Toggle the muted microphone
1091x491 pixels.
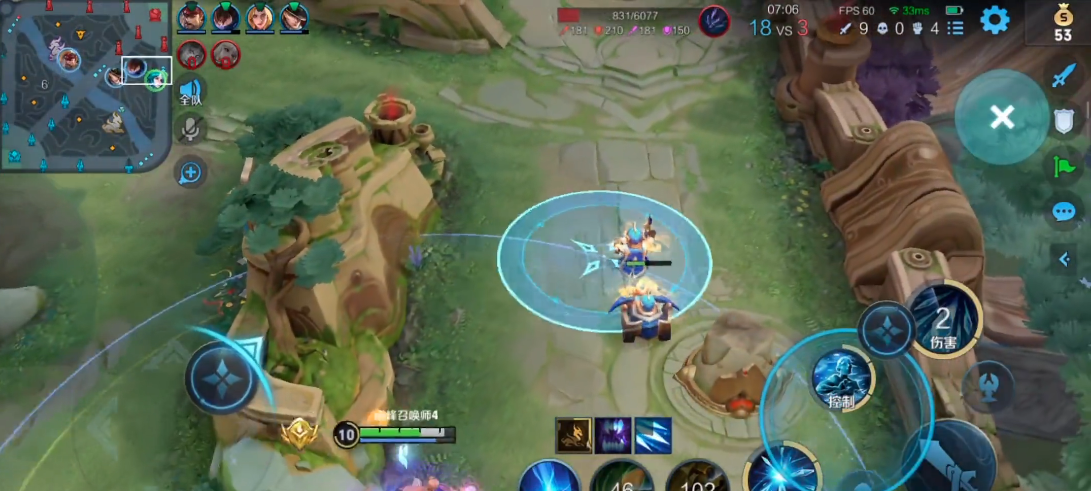tap(190, 128)
